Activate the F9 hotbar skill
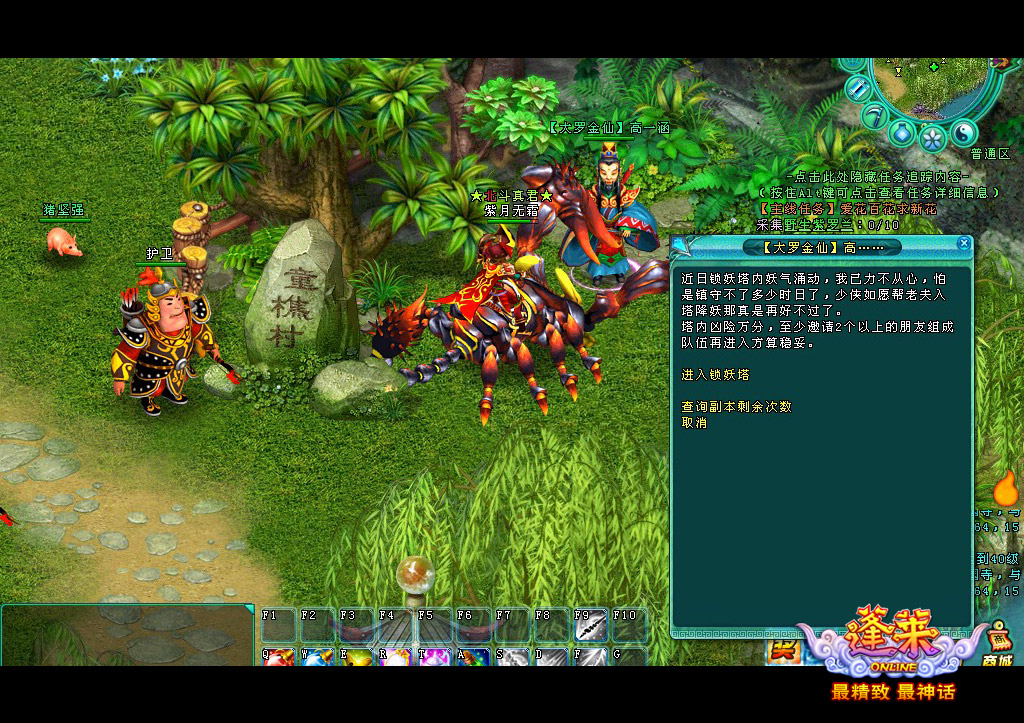The image size is (1024, 723). point(591,628)
